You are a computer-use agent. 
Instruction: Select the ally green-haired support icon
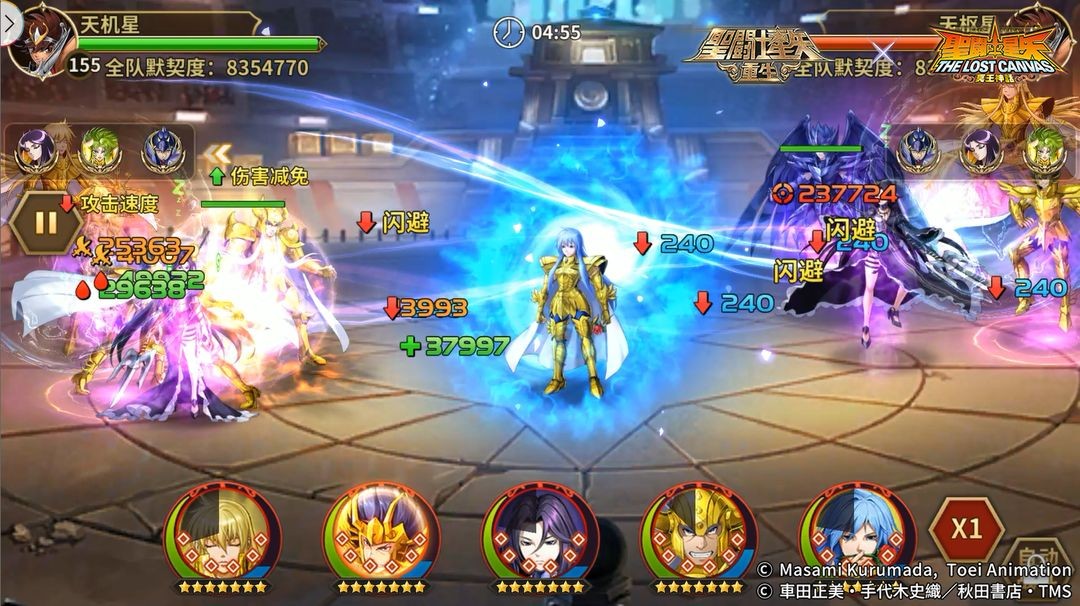[100, 151]
